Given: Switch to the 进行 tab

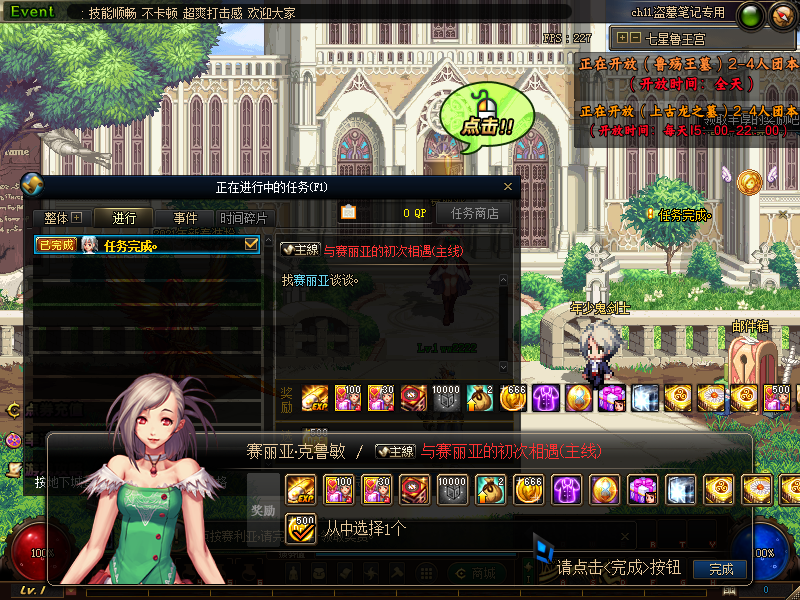Looking at the screenshot, I should 124,218.
